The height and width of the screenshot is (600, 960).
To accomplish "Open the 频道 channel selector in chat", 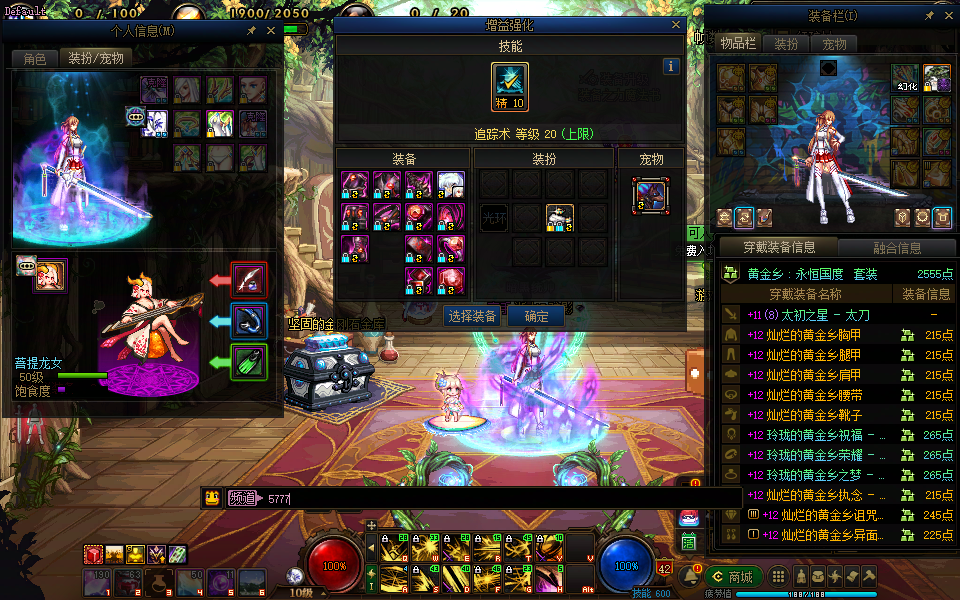I will (x=242, y=498).
